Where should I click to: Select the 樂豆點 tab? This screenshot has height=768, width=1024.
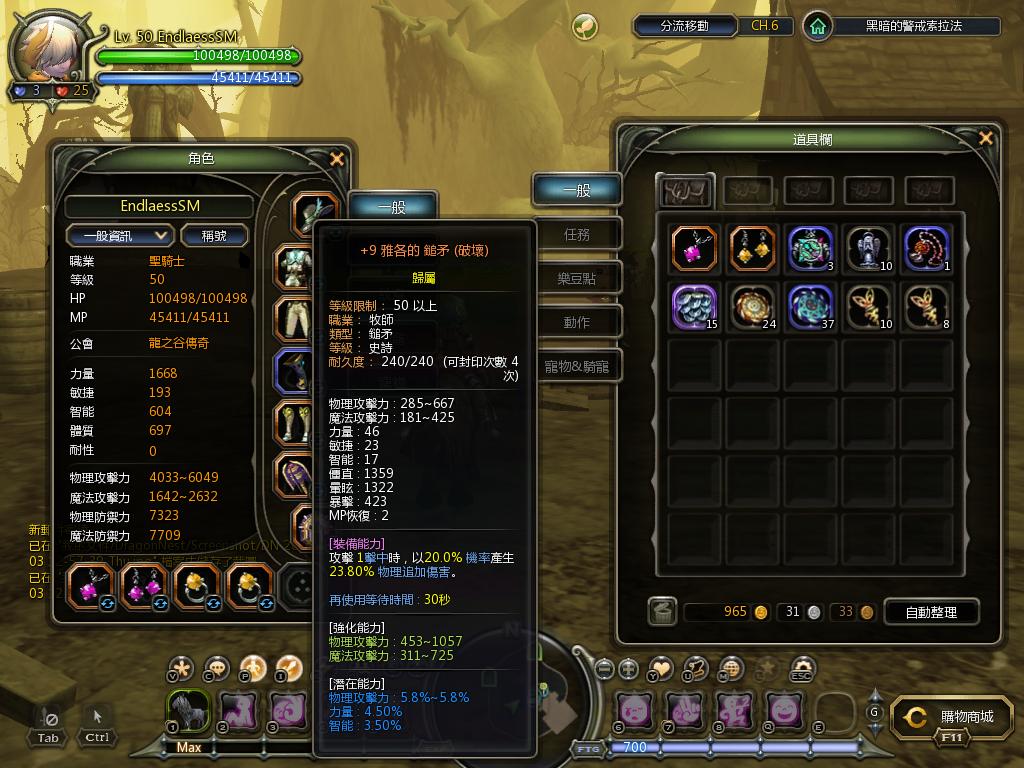[577, 279]
